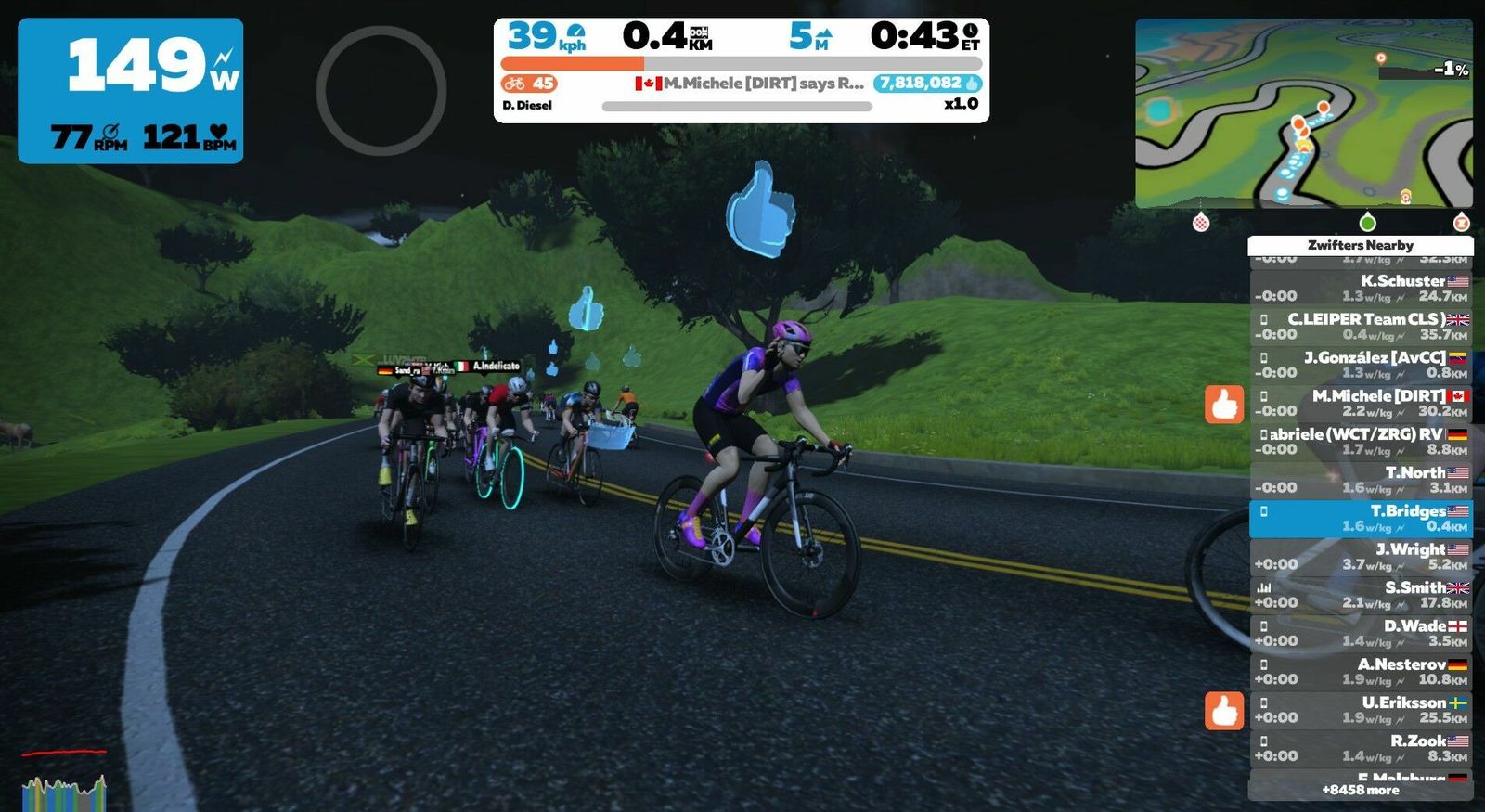Select the abriele (WCT/ZRG) RV rider row
1485x812 pixels.
(x=1361, y=442)
